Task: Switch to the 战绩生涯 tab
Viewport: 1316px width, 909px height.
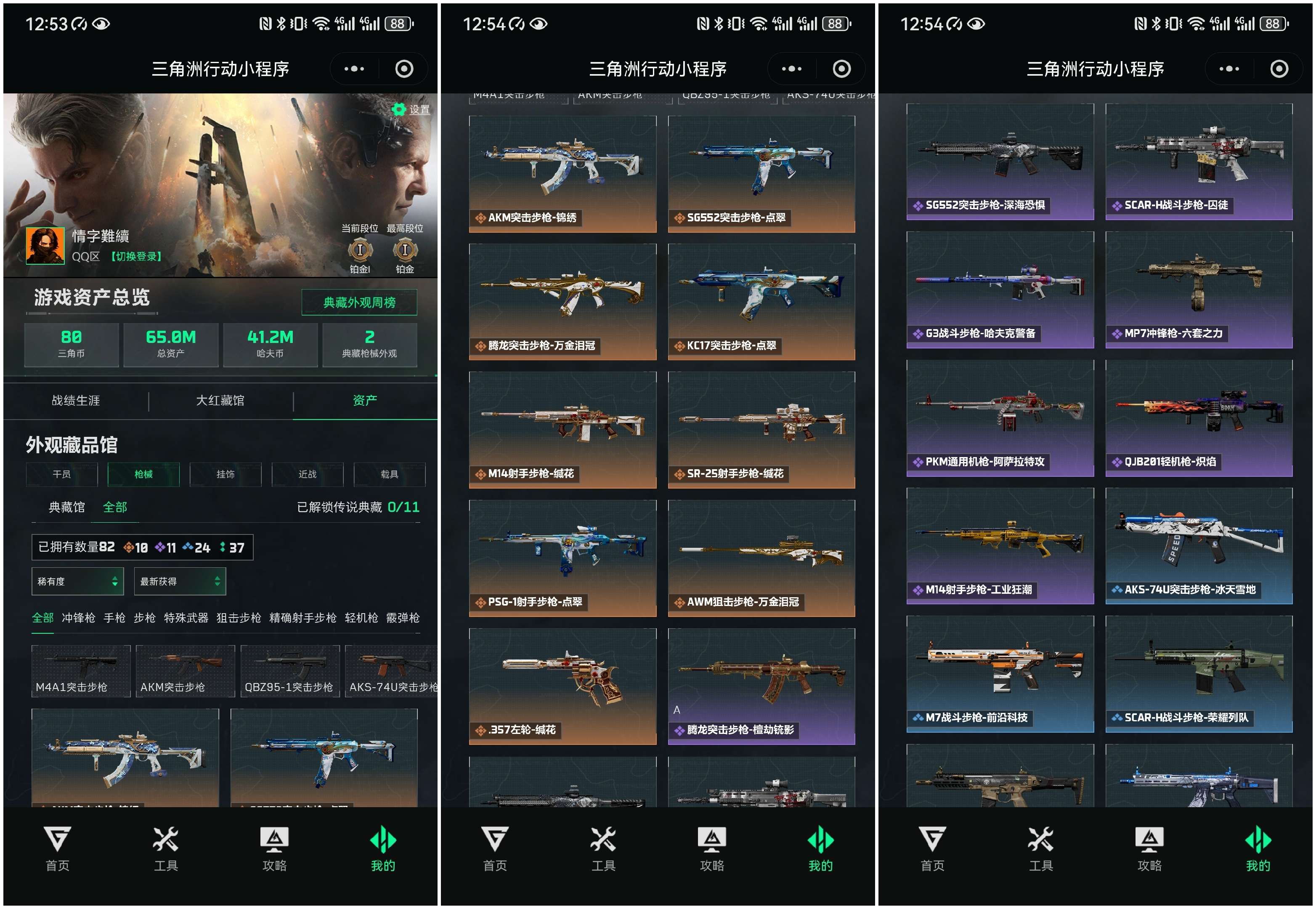Action: 76,401
